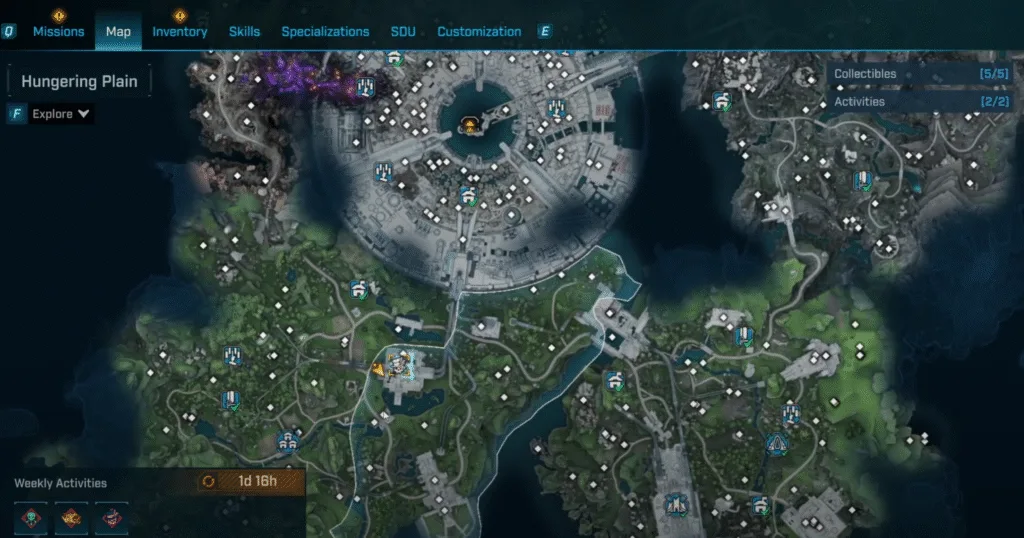The height and width of the screenshot is (538, 1024).
Task: Open the Specializations tab
Action: pos(325,31)
